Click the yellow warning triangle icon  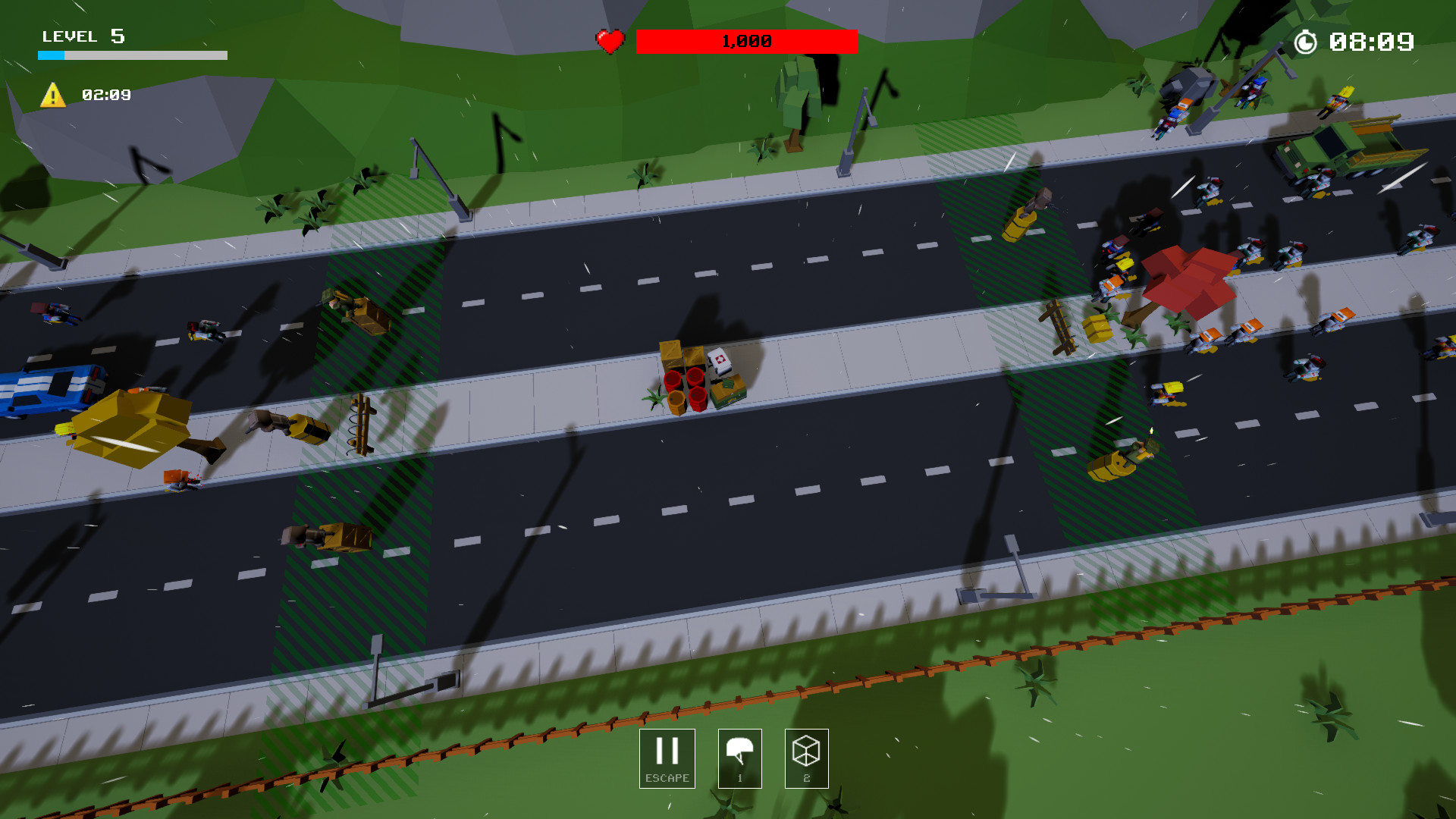52,96
